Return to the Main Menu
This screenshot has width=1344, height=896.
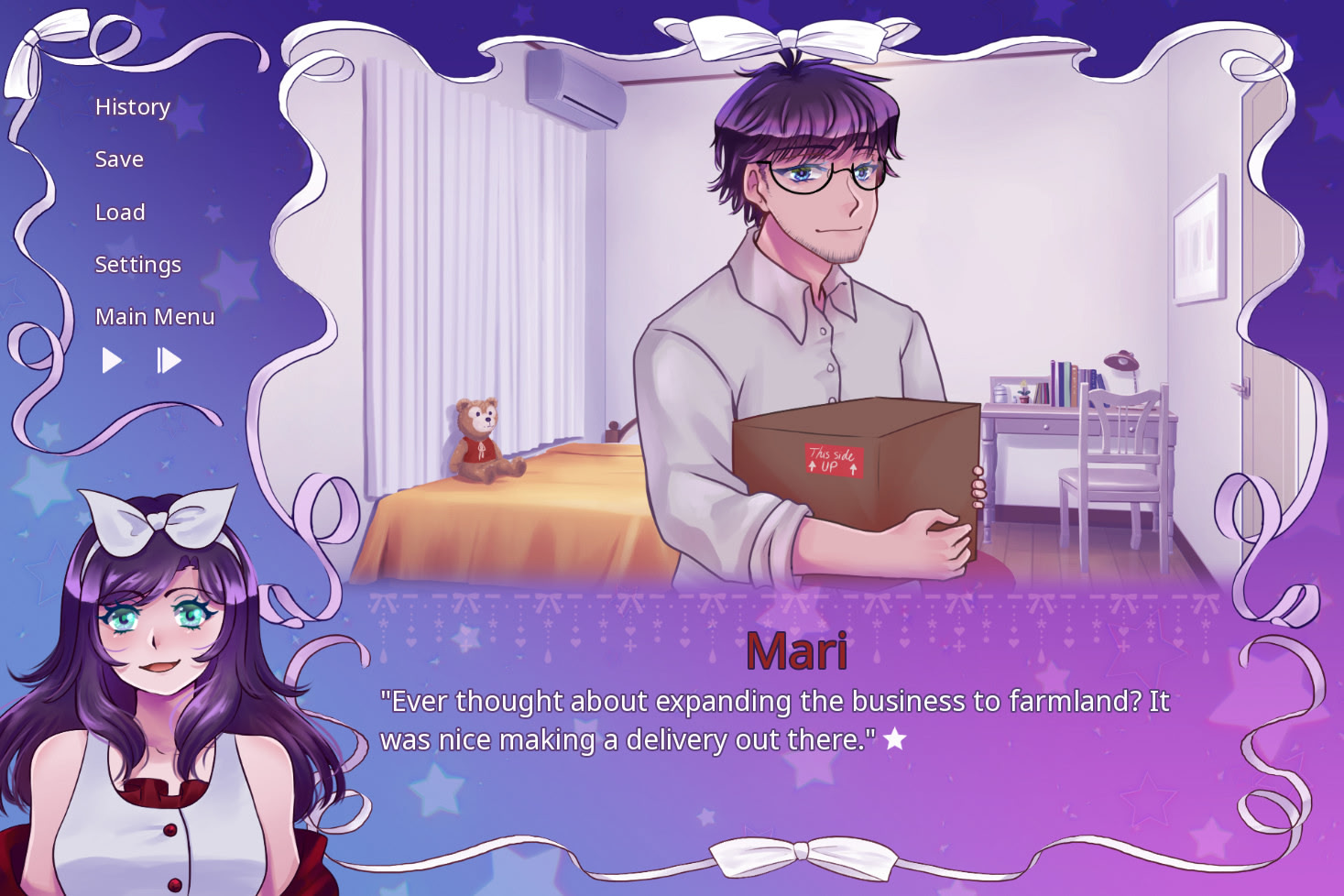tap(154, 317)
